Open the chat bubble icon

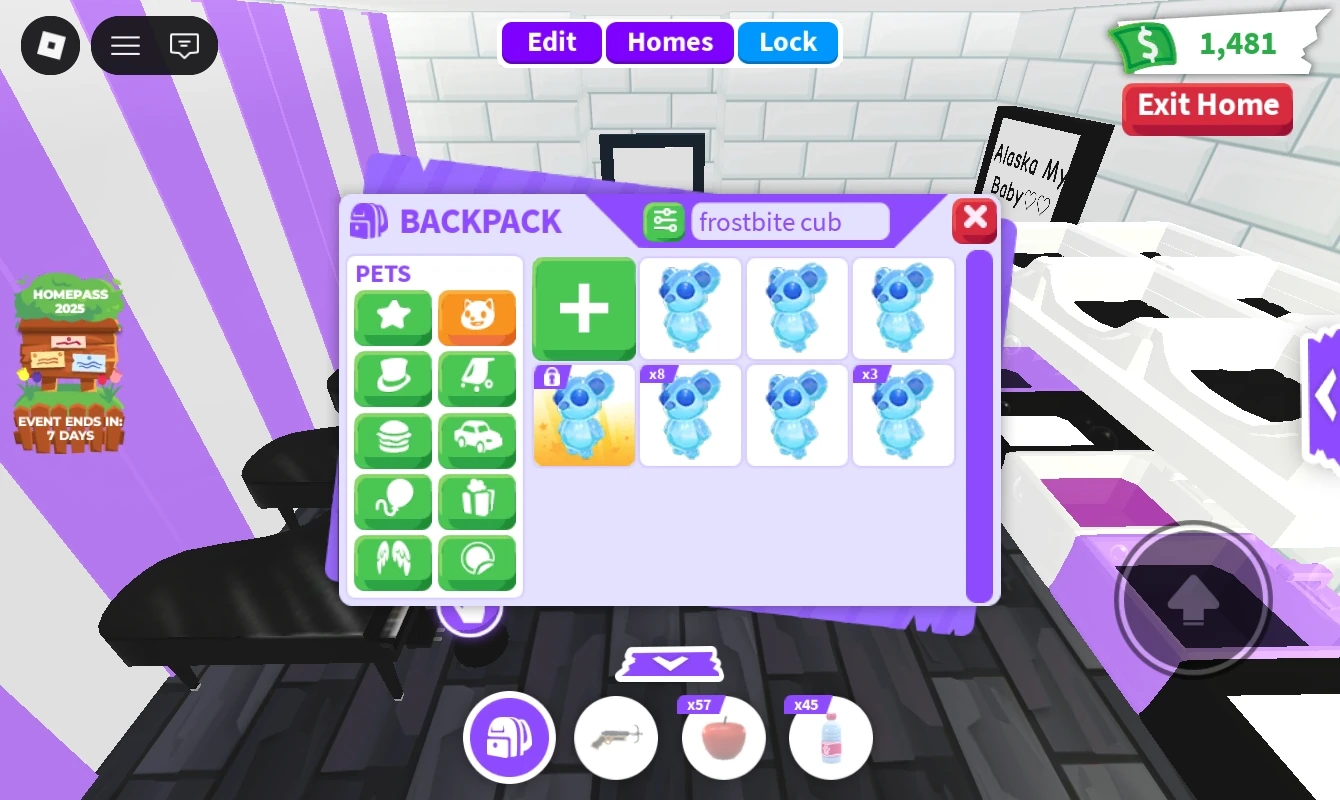pyautogui.click(x=183, y=45)
